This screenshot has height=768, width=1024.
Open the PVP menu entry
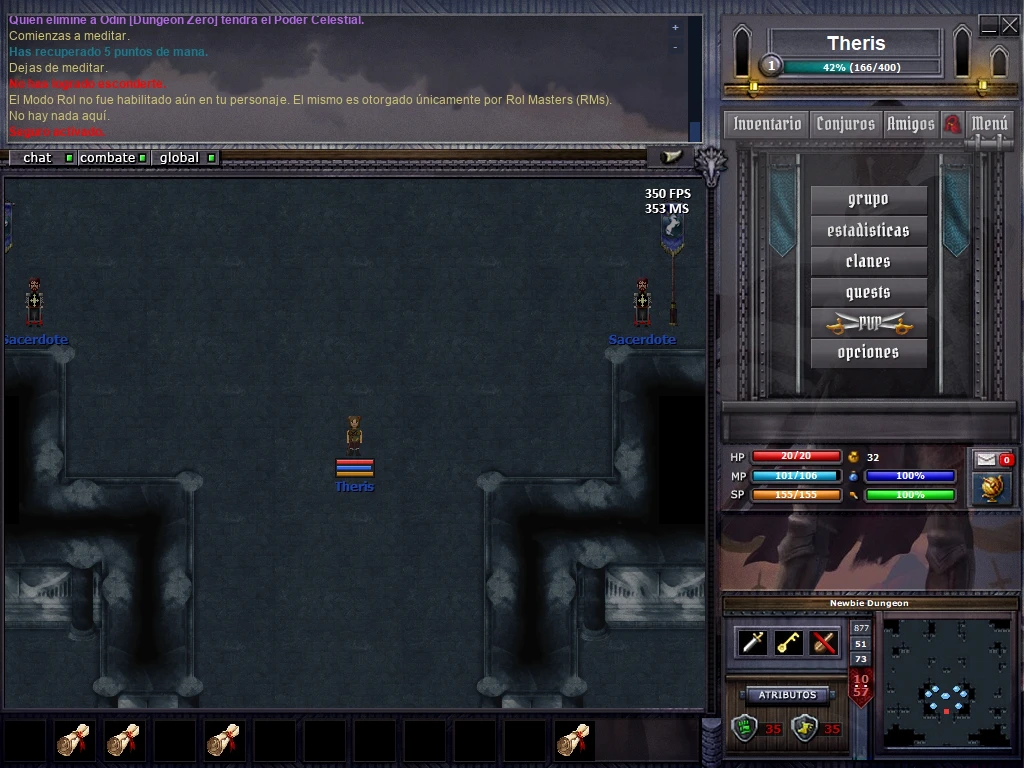click(868, 323)
